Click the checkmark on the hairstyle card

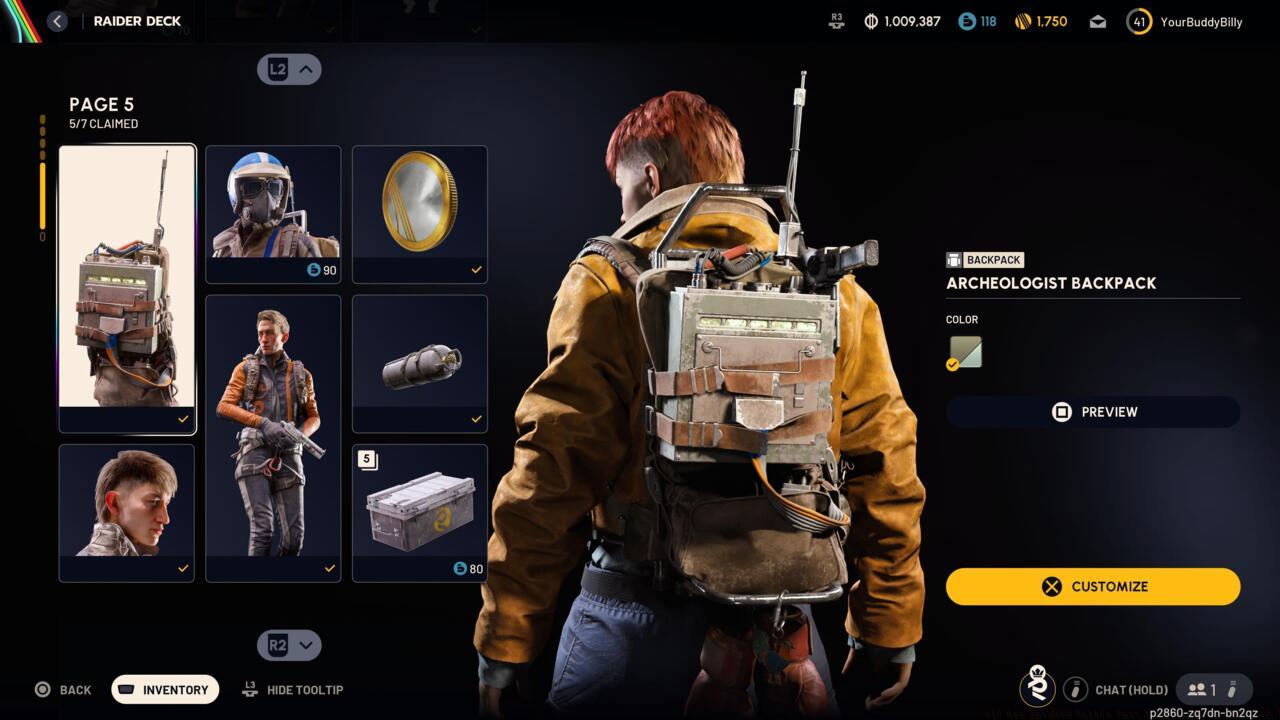pos(182,568)
